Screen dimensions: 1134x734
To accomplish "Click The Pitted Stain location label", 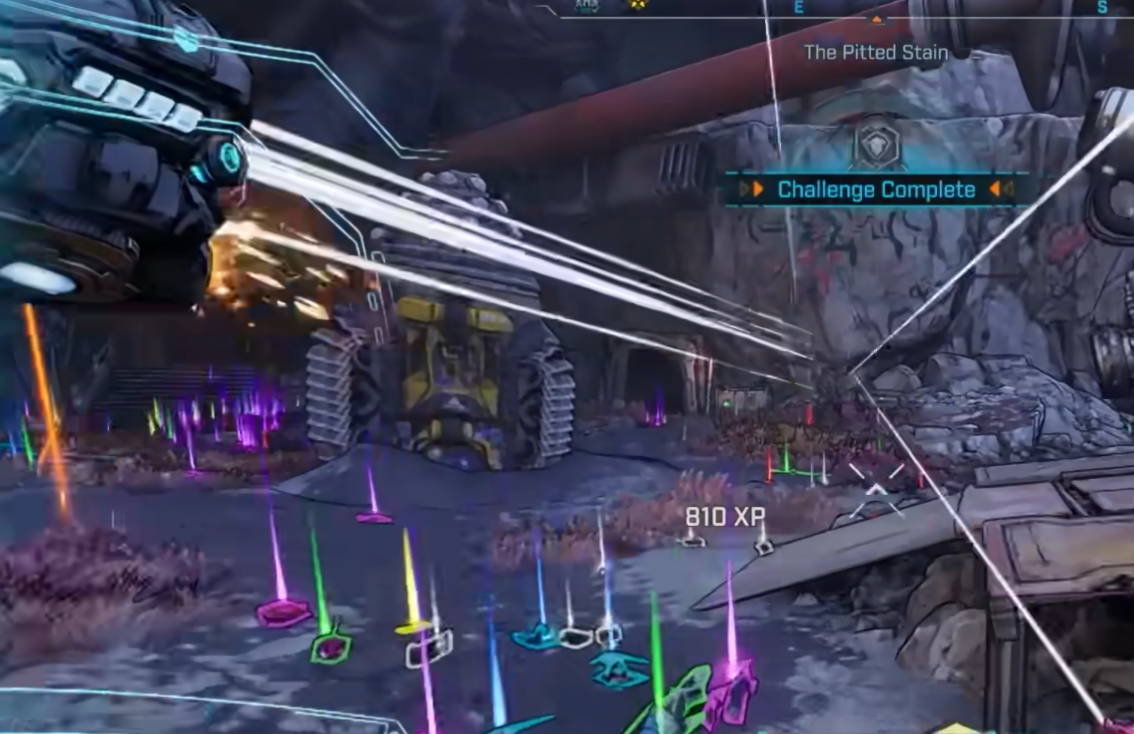I will tap(876, 52).
